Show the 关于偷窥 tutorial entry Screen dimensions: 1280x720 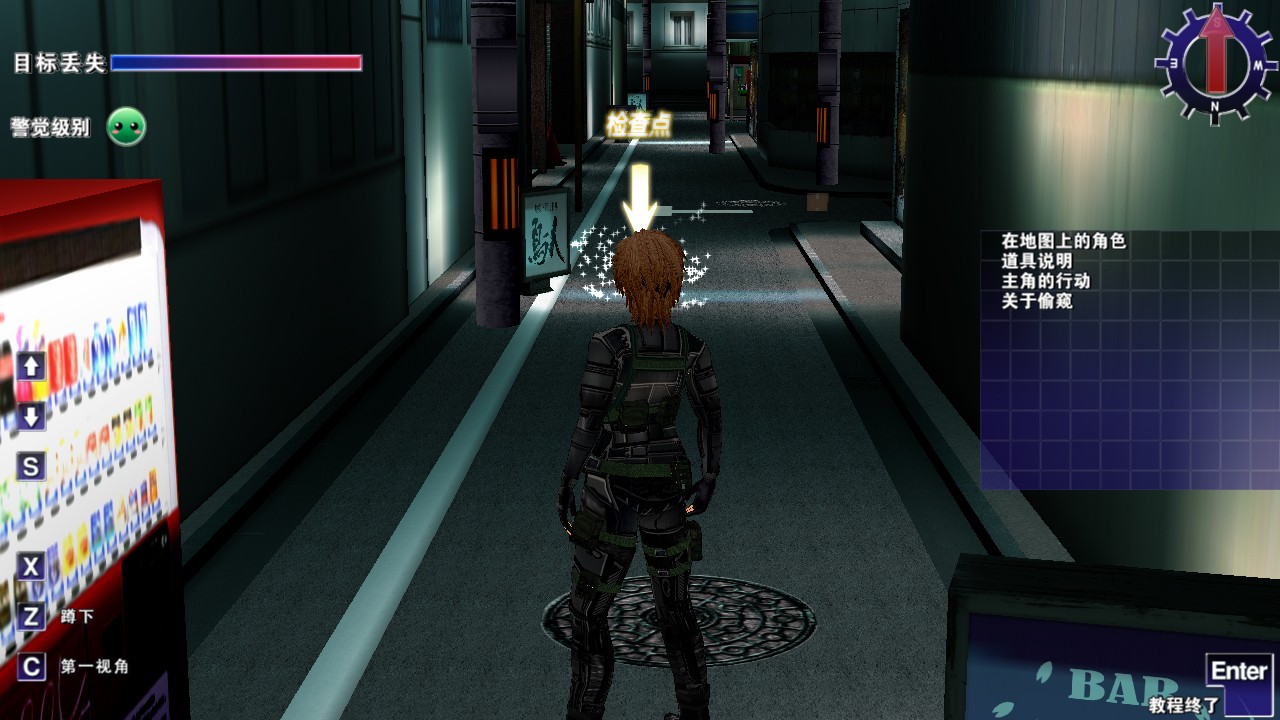[1037, 301]
